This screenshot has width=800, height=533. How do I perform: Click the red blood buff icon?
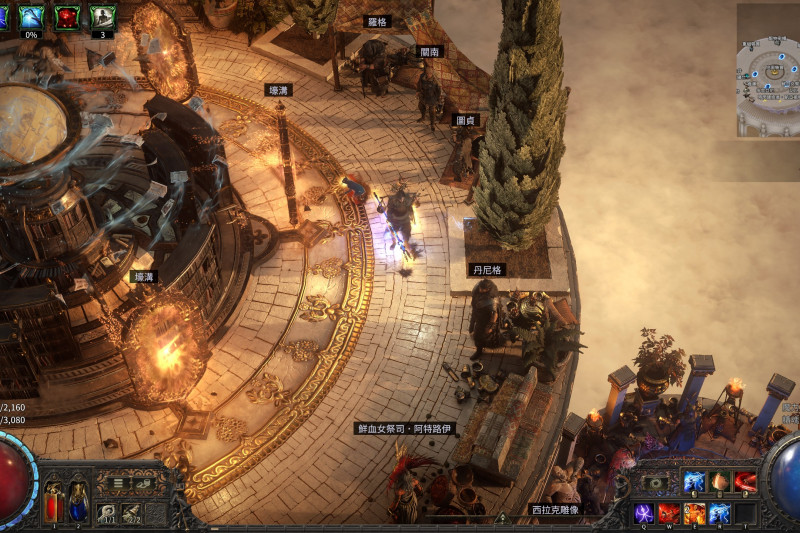(67, 17)
